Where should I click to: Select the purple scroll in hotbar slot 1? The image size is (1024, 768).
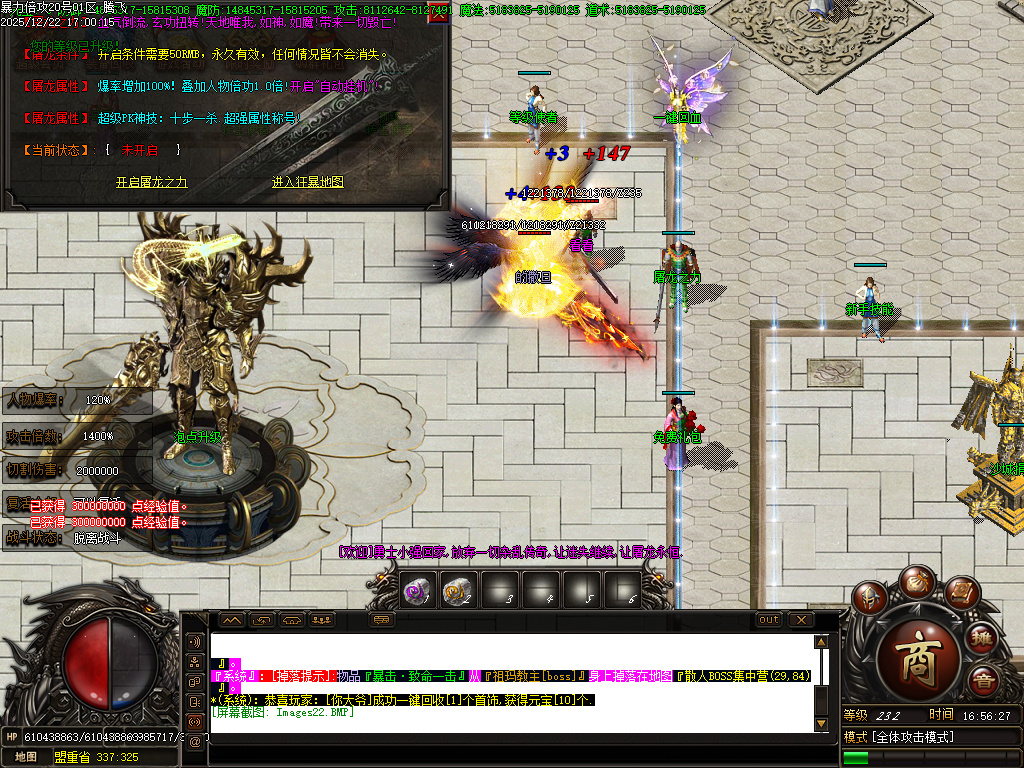[418, 591]
